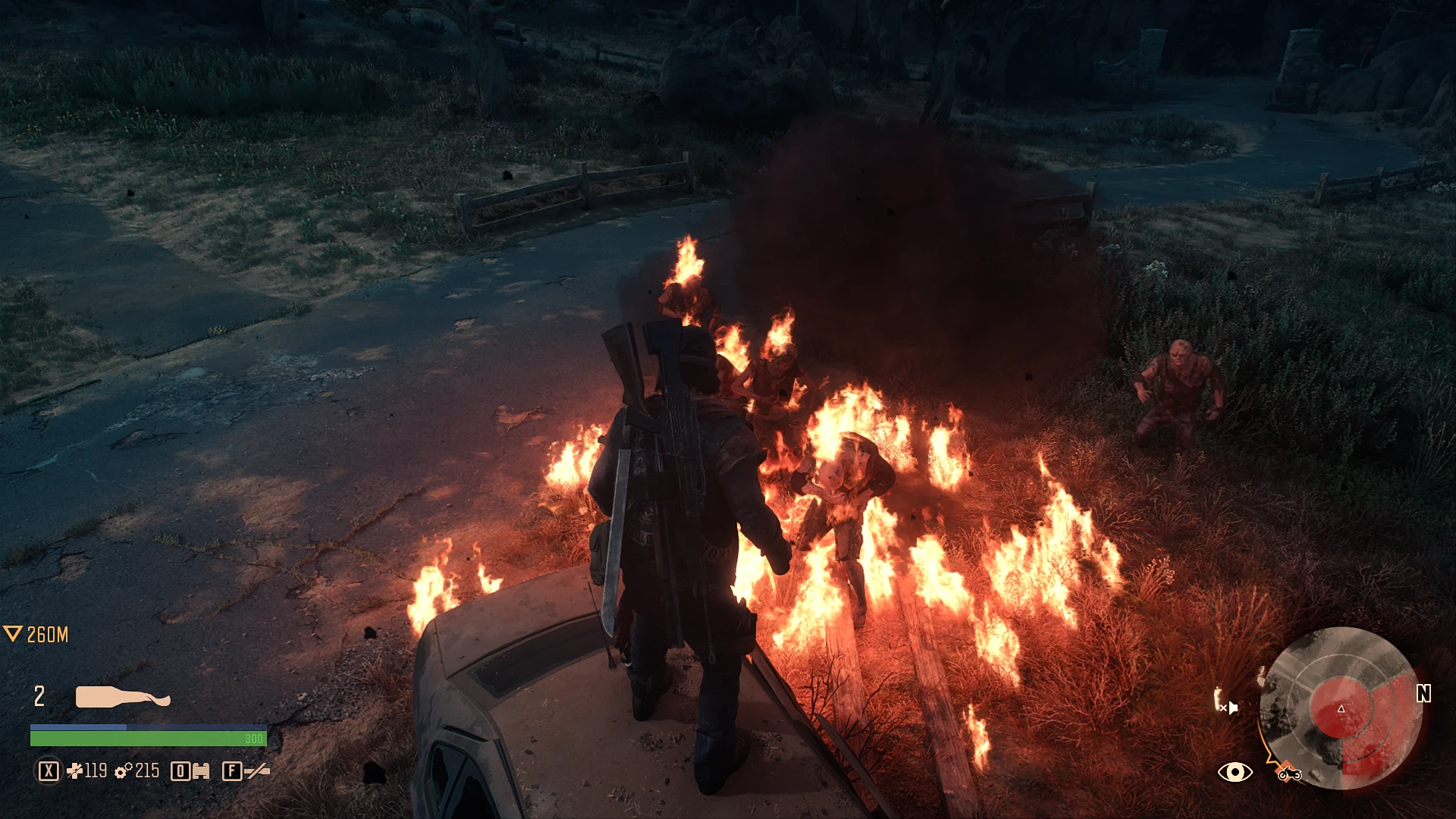Click the motorcycle marker on the minimap
This screenshot has height=819, width=1456.
tap(1289, 773)
